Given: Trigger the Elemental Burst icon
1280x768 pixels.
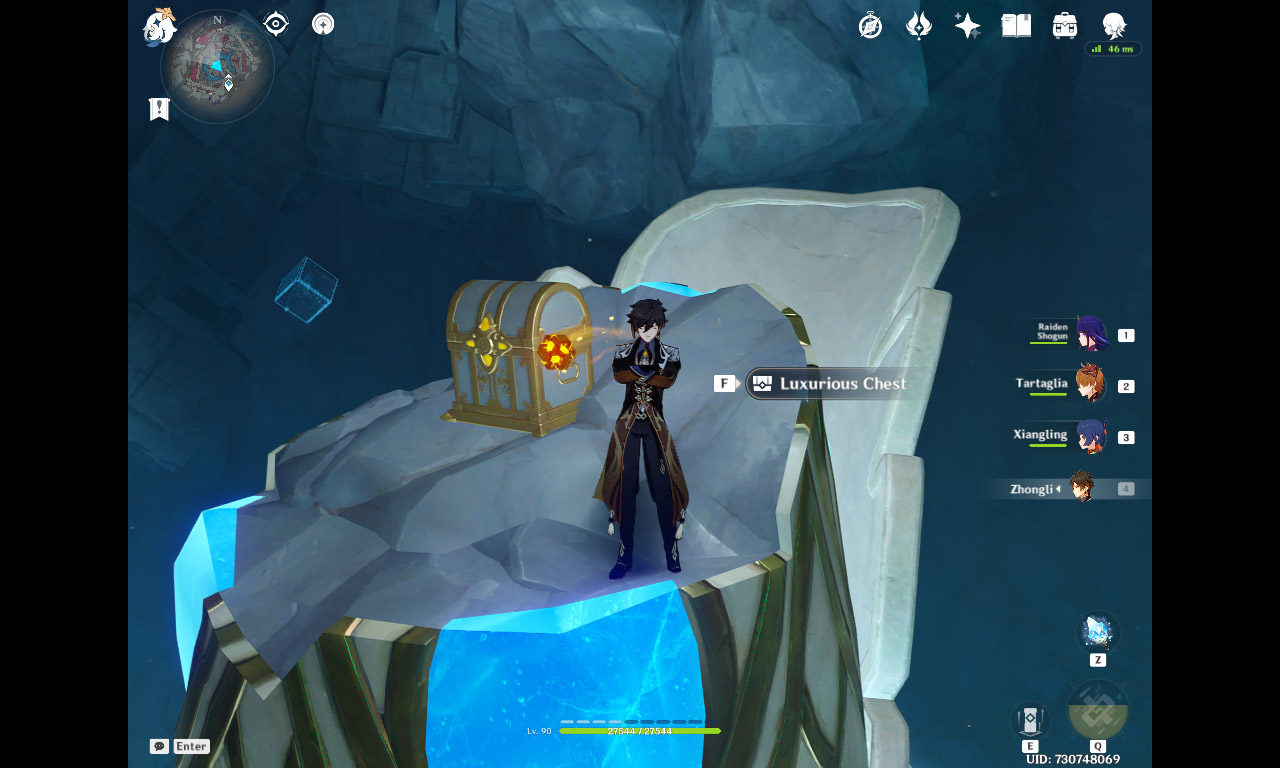Looking at the screenshot, I should [1099, 712].
